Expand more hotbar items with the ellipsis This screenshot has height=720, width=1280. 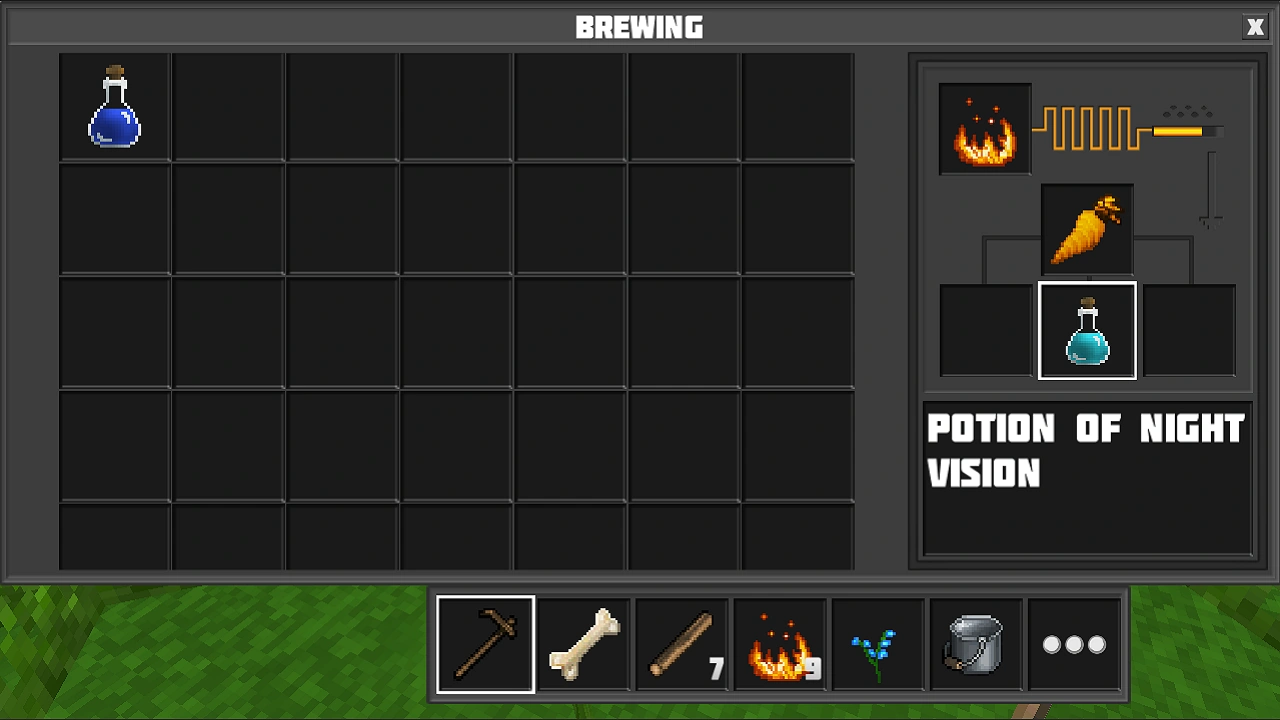click(1074, 643)
